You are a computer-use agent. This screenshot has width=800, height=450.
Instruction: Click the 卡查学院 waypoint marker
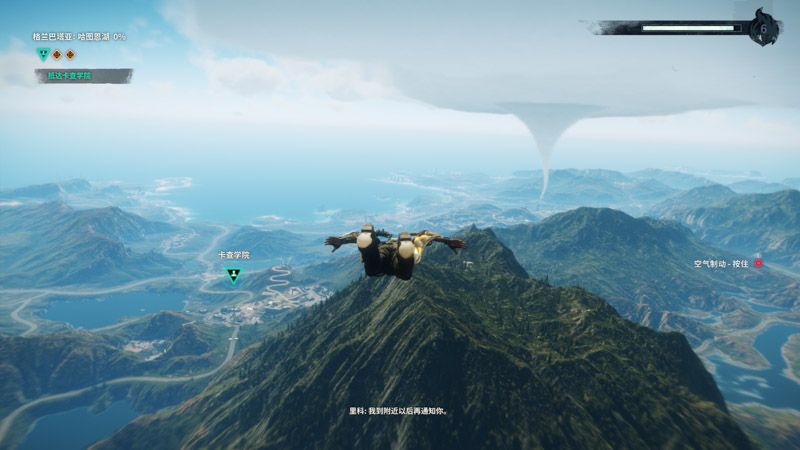pyautogui.click(x=233, y=275)
